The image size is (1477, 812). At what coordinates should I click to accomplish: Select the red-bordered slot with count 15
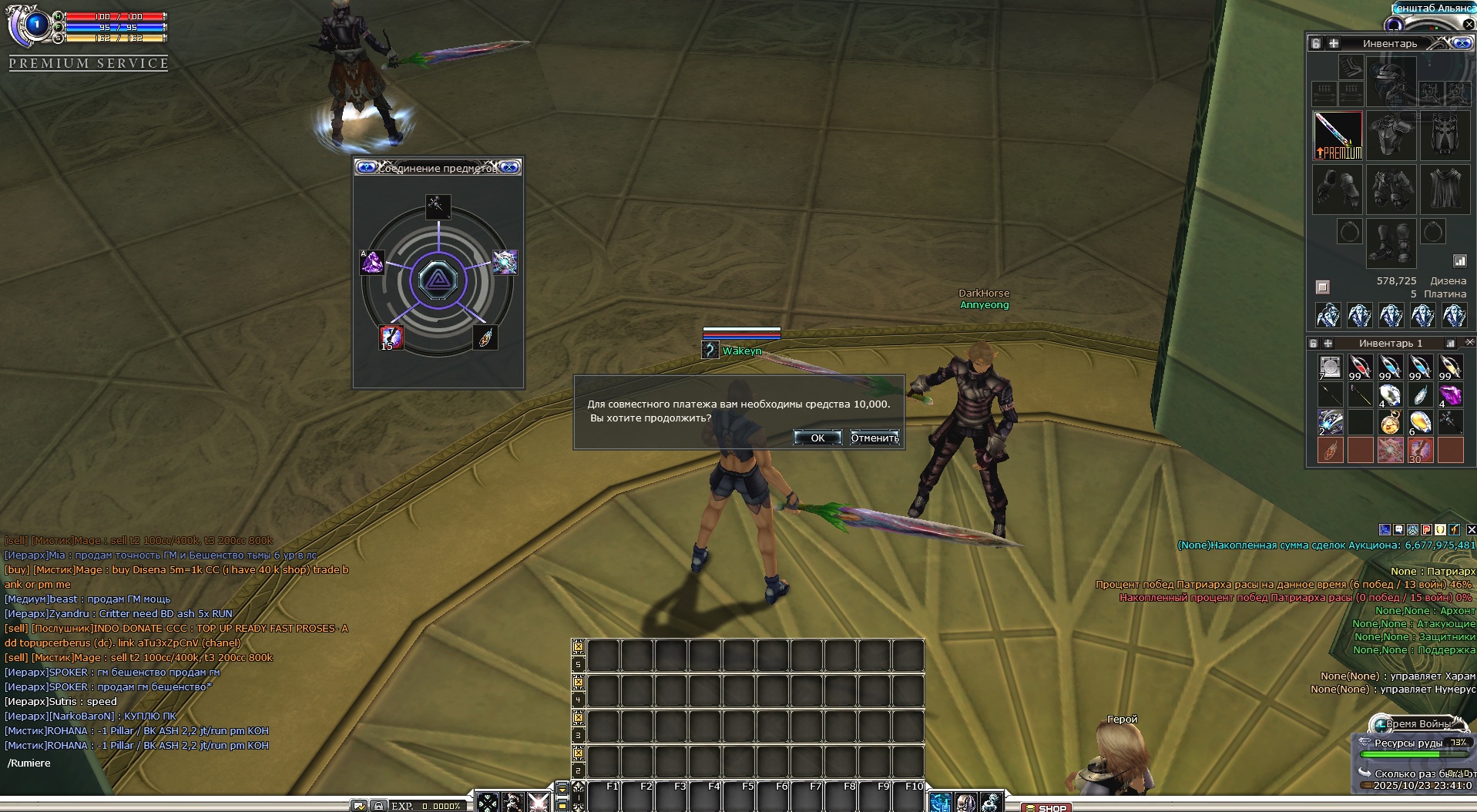coord(391,337)
